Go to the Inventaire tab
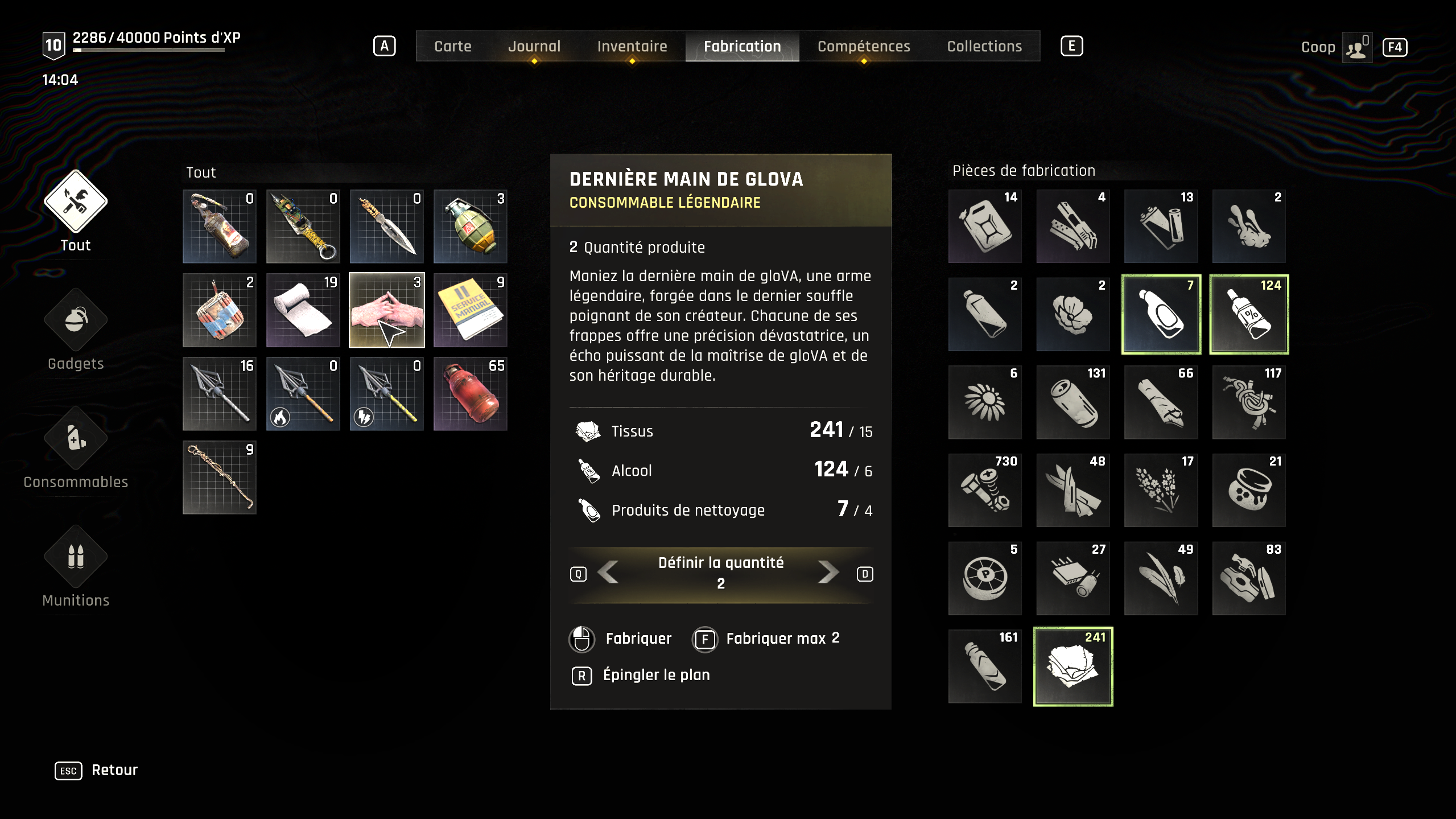This screenshot has width=1456, height=819. (x=632, y=46)
